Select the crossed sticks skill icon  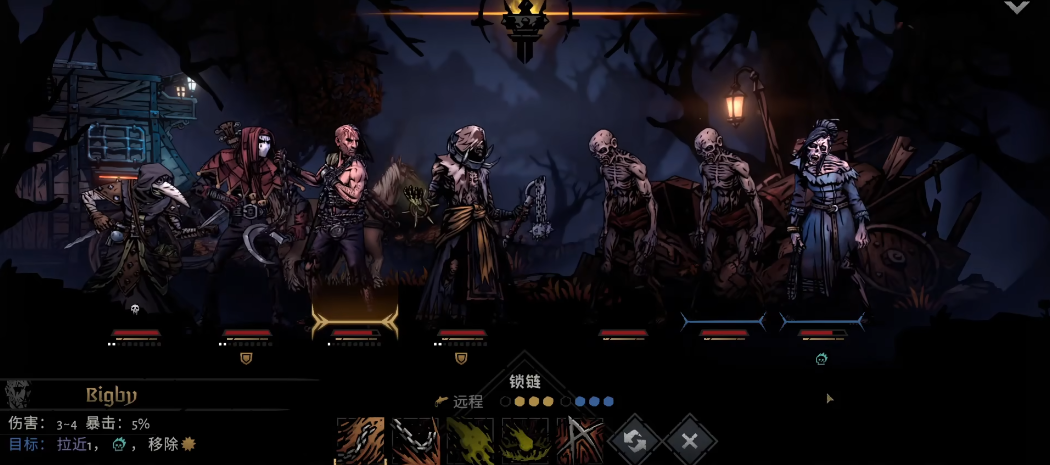click(x=580, y=441)
